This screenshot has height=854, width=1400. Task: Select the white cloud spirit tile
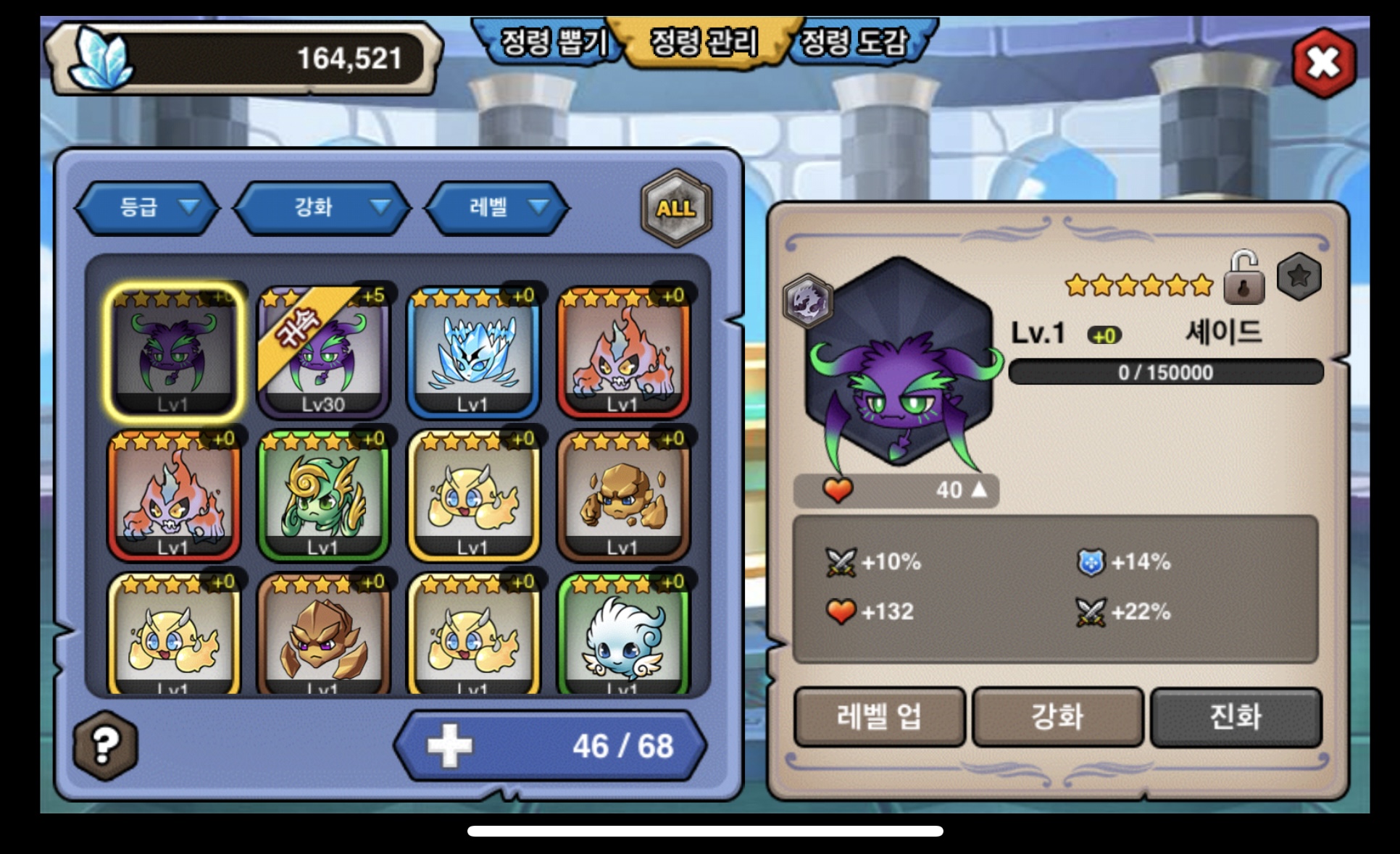(623, 635)
